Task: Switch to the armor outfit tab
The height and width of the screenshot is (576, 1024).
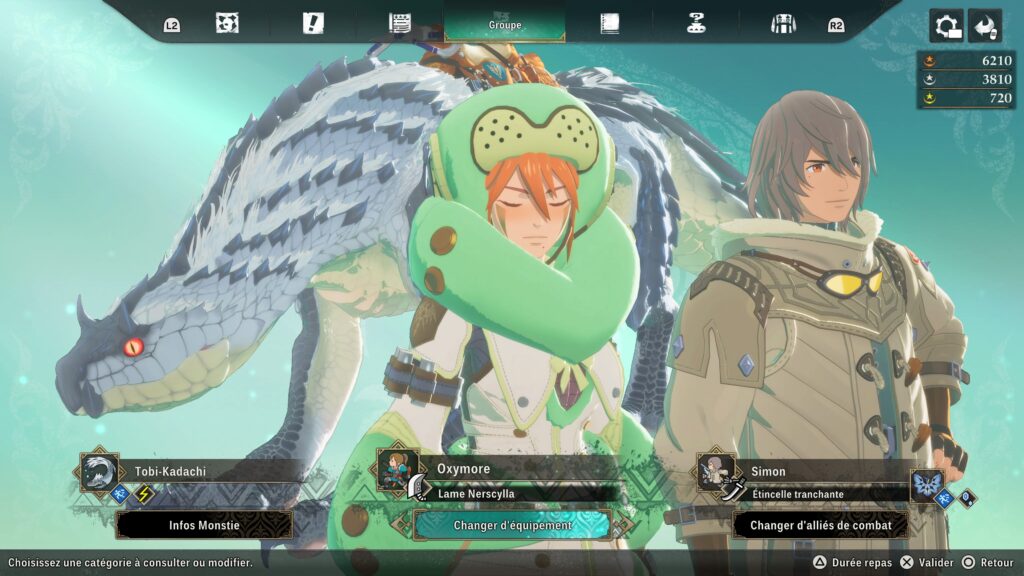Action: click(783, 24)
